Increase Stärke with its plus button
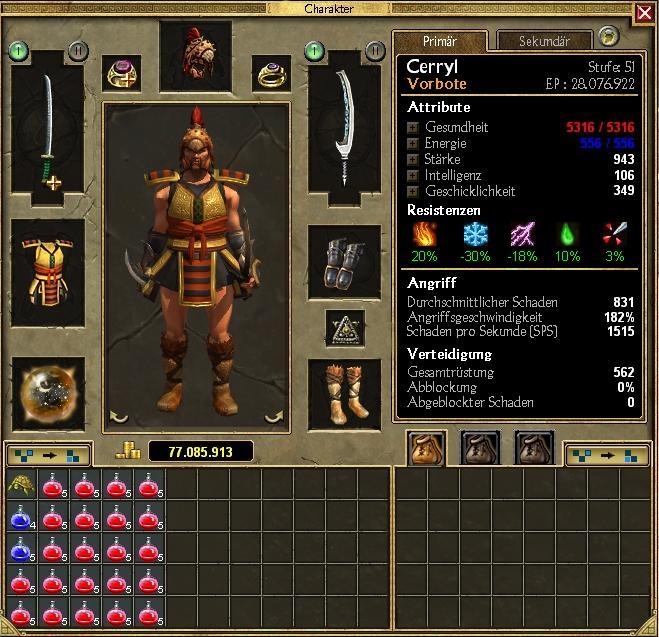This screenshot has width=659, height=637. (412, 160)
